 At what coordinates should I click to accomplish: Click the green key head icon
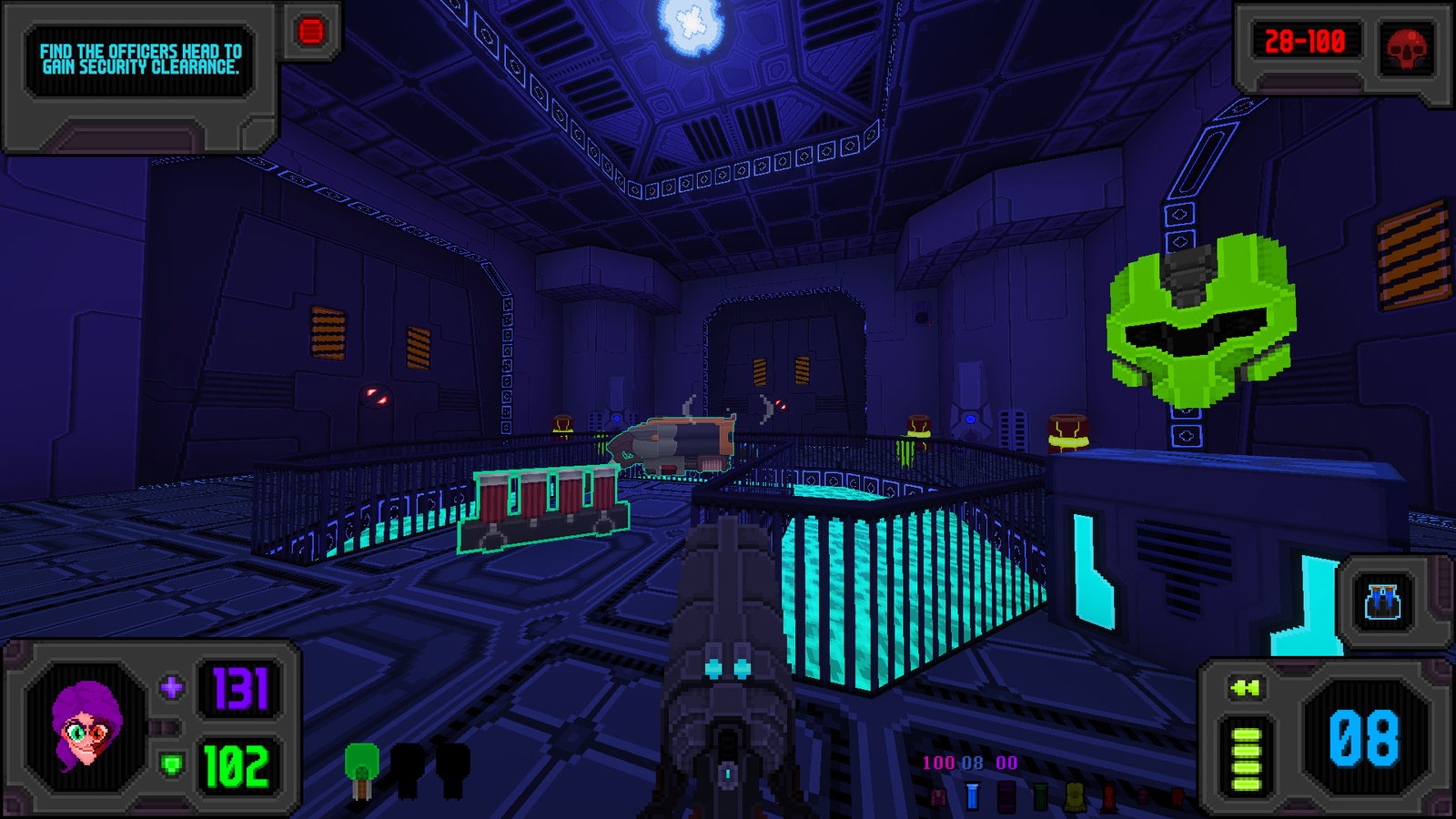pyautogui.click(x=361, y=769)
